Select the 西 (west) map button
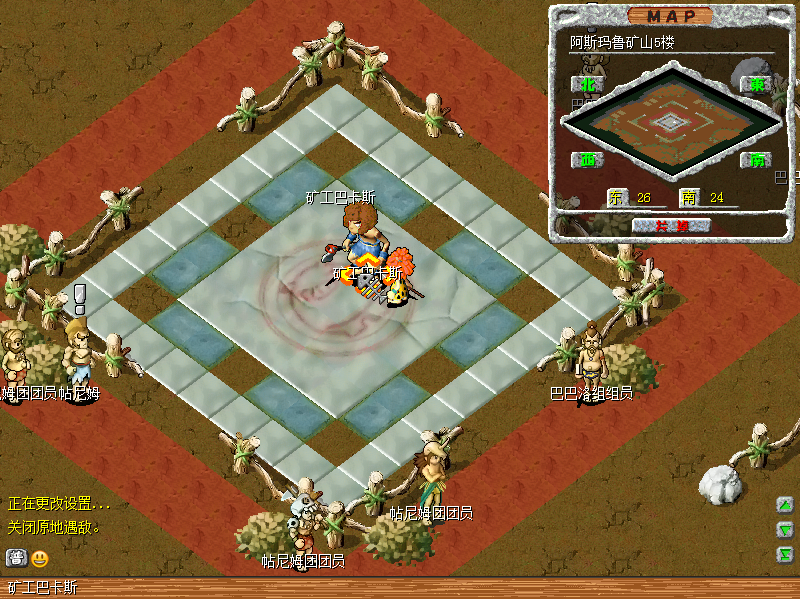The height and width of the screenshot is (600, 800). coord(587,159)
